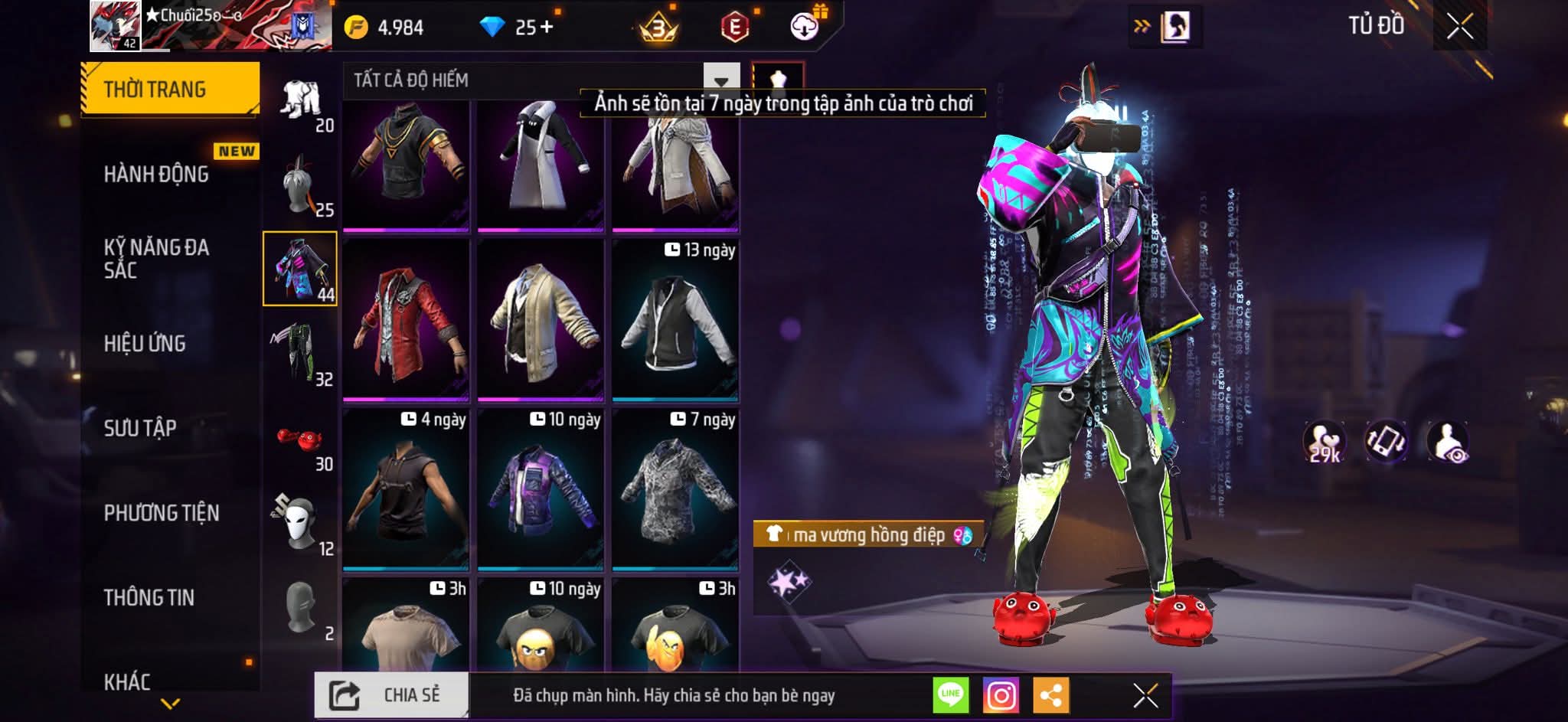Share screenshot via Instagram
1568x722 pixels.
(1001, 695)
